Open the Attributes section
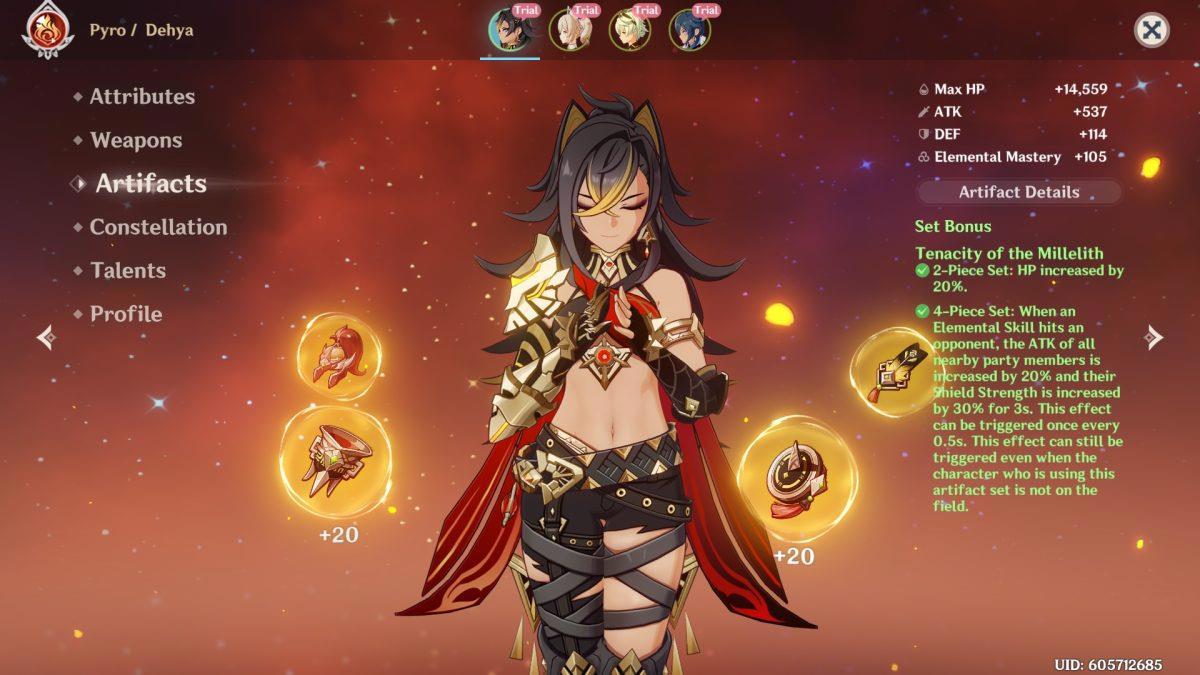Viewport: 1200px width, 675px height. click(142, 97)
